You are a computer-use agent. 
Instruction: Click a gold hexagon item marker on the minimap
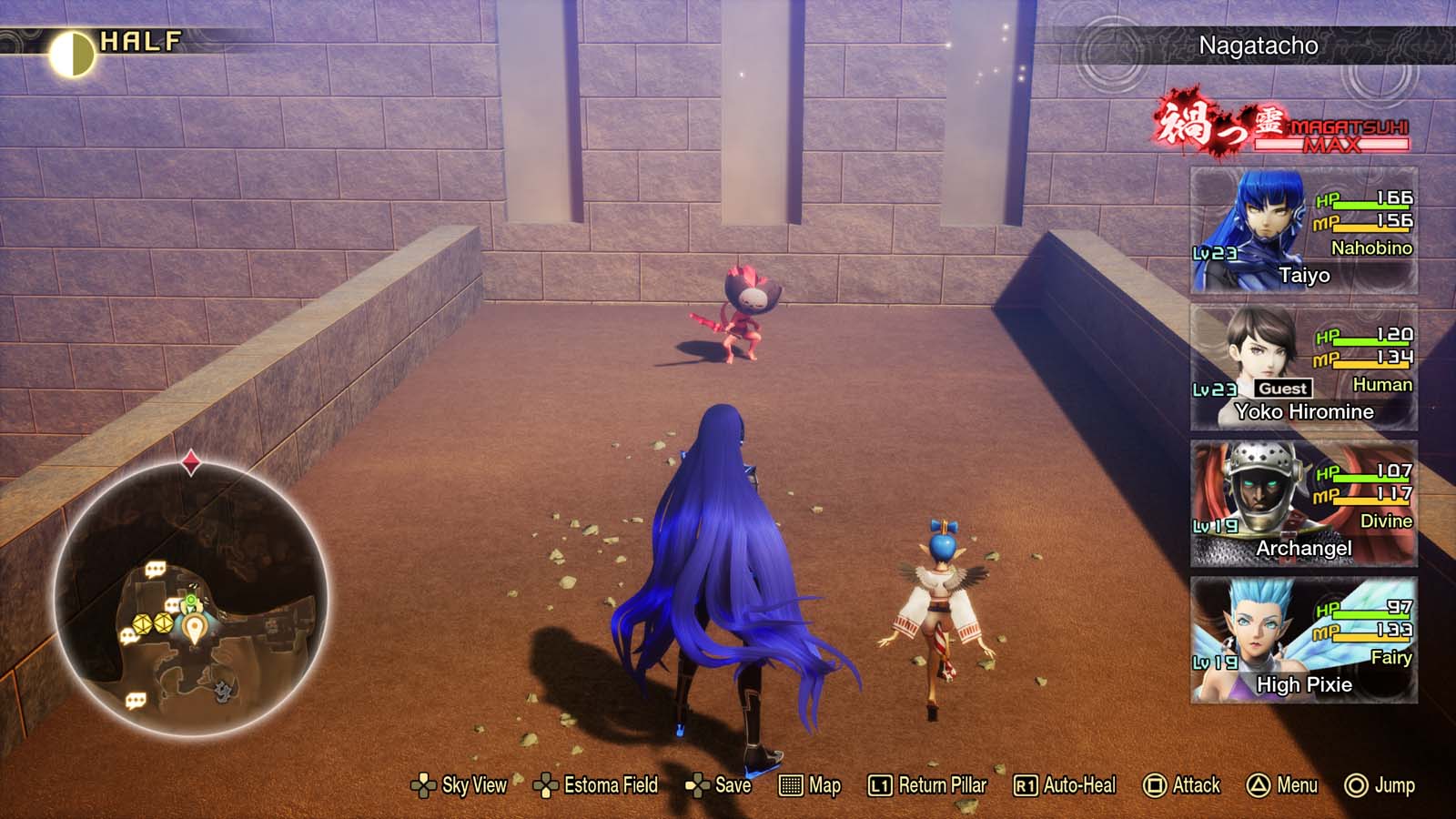[x=142, y=624]
